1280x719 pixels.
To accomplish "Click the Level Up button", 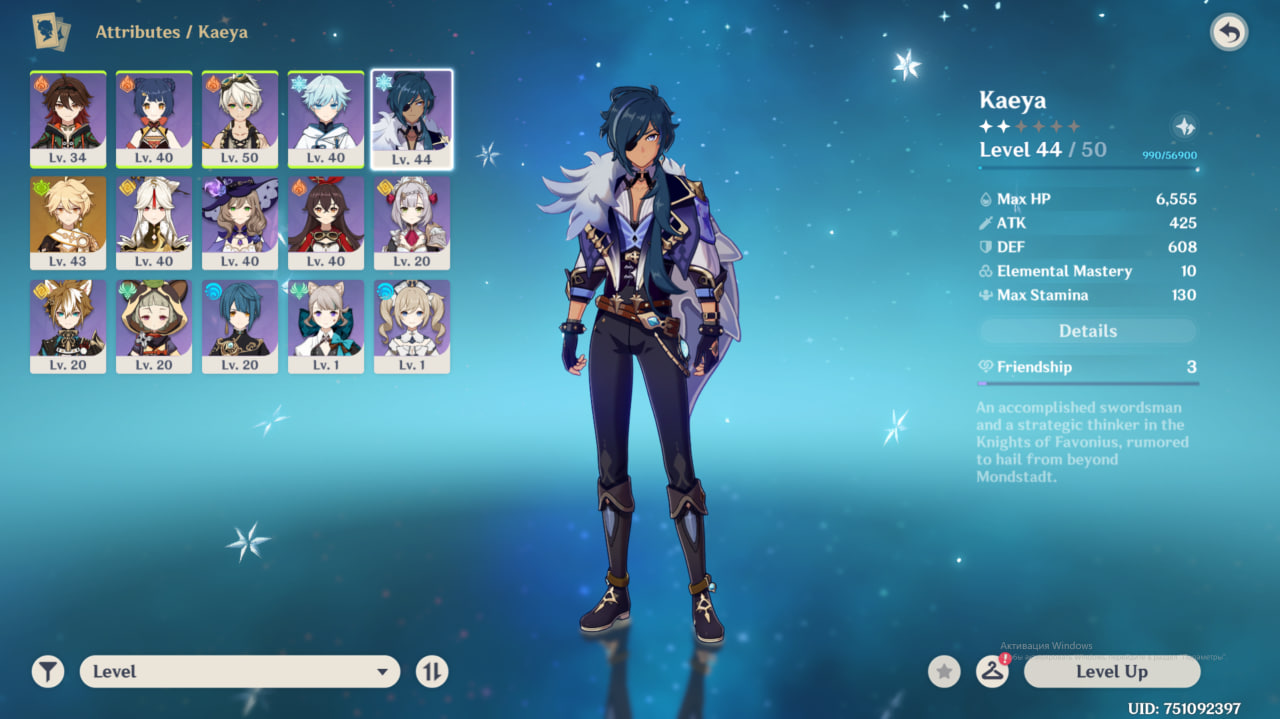I will point(1111,672).
